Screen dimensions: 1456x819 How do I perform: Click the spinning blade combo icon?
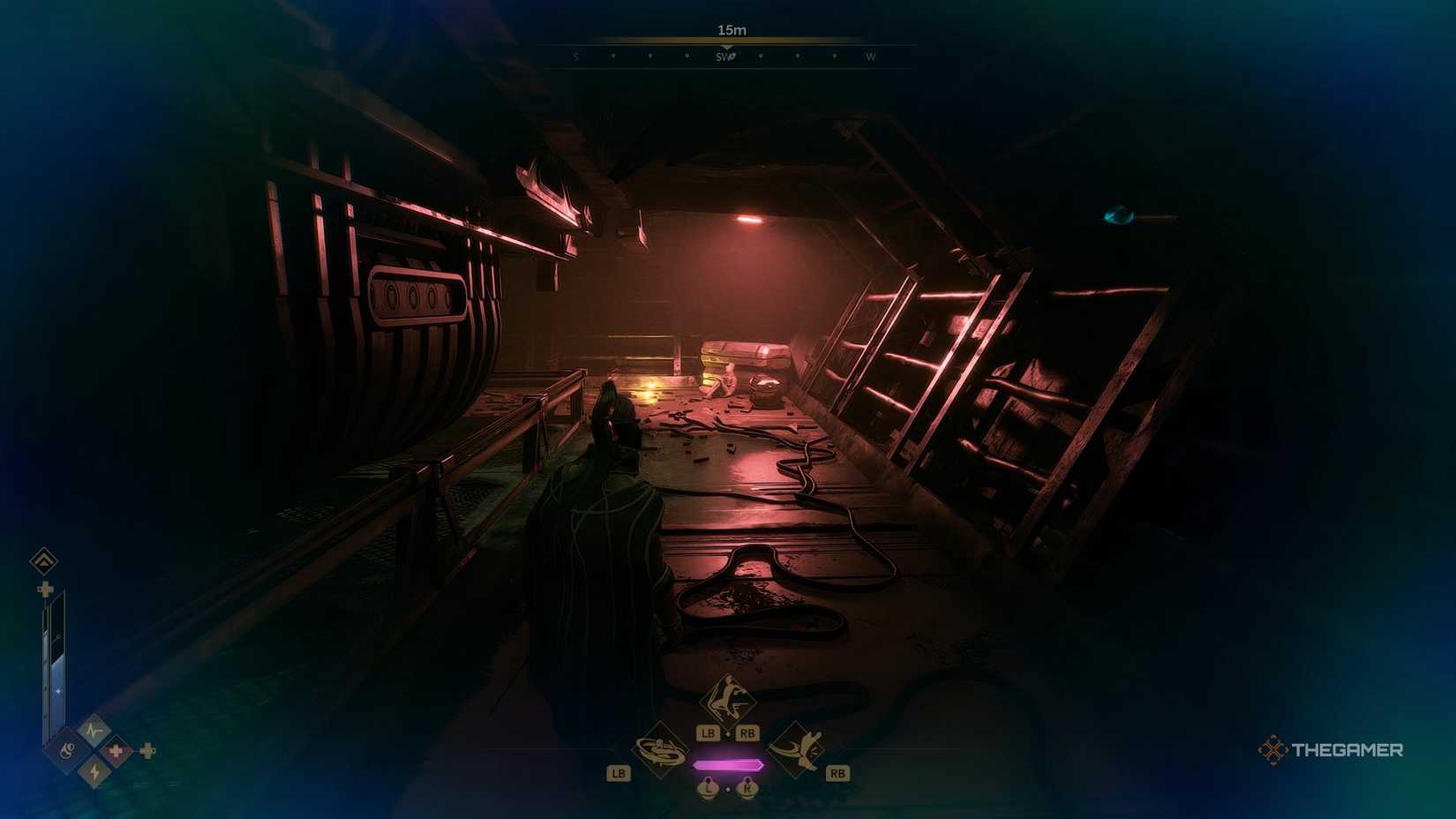click(x=660, y=753)
